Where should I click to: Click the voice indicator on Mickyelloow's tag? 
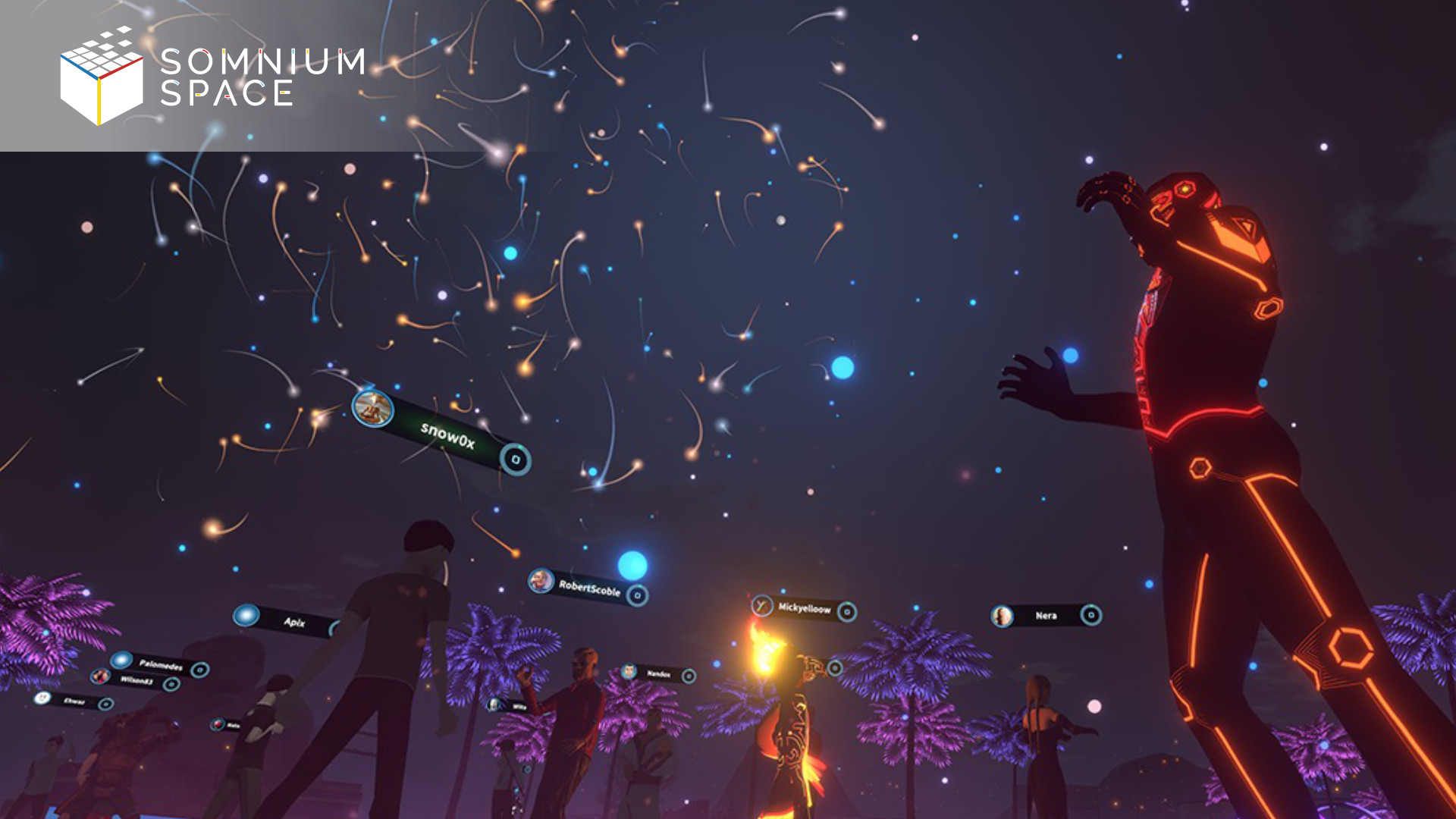pos(847,610)
